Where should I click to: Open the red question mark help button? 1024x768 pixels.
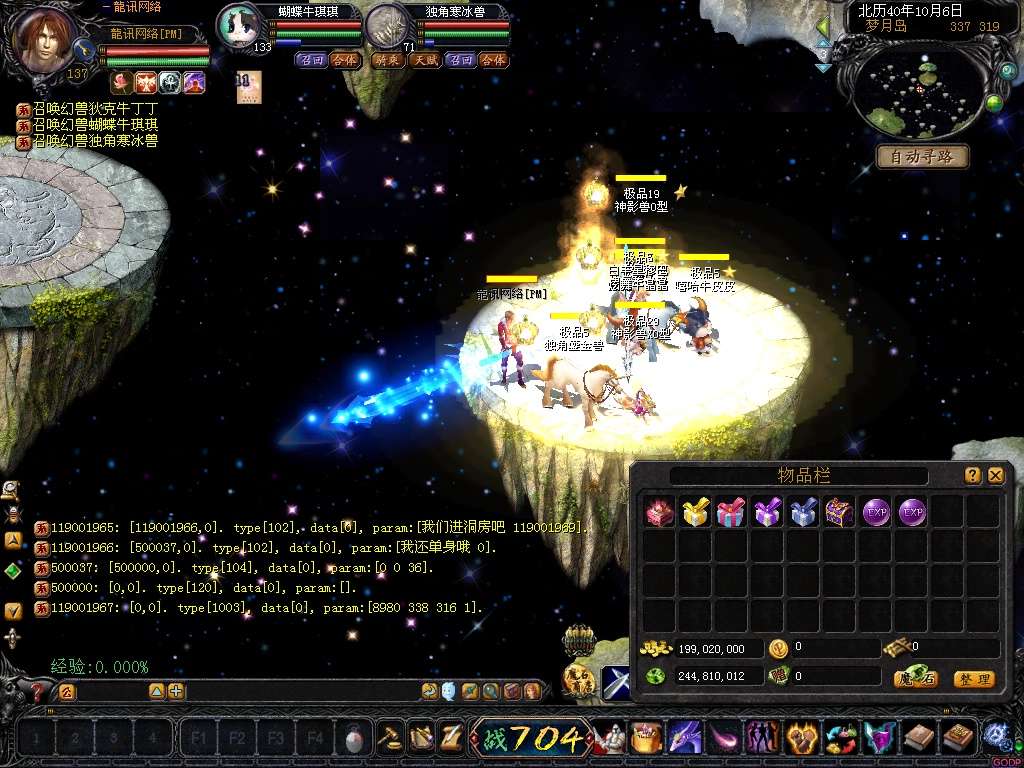38,691
